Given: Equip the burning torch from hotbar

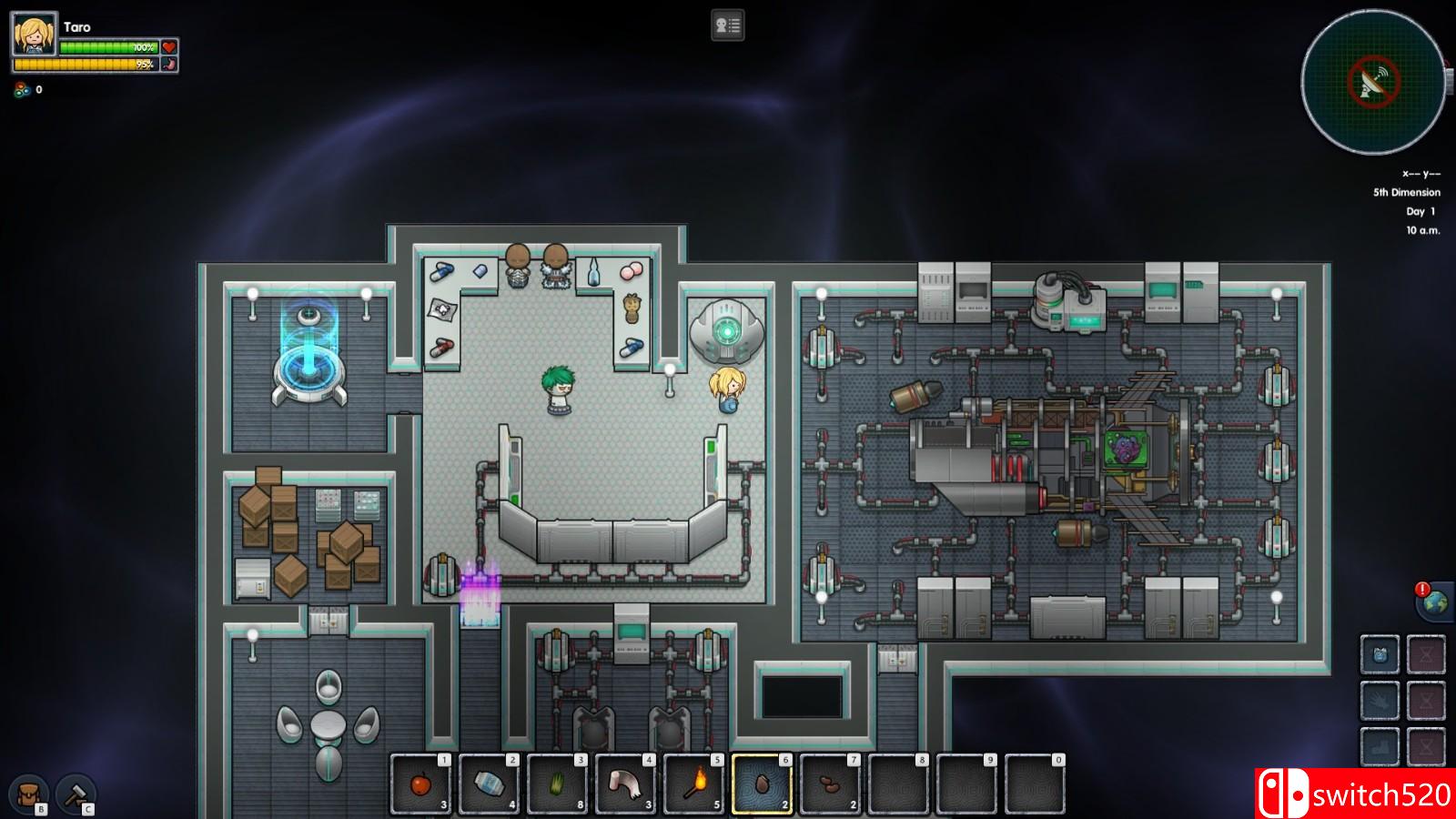Looking at the screenshot, I should (x=693, y=784).
